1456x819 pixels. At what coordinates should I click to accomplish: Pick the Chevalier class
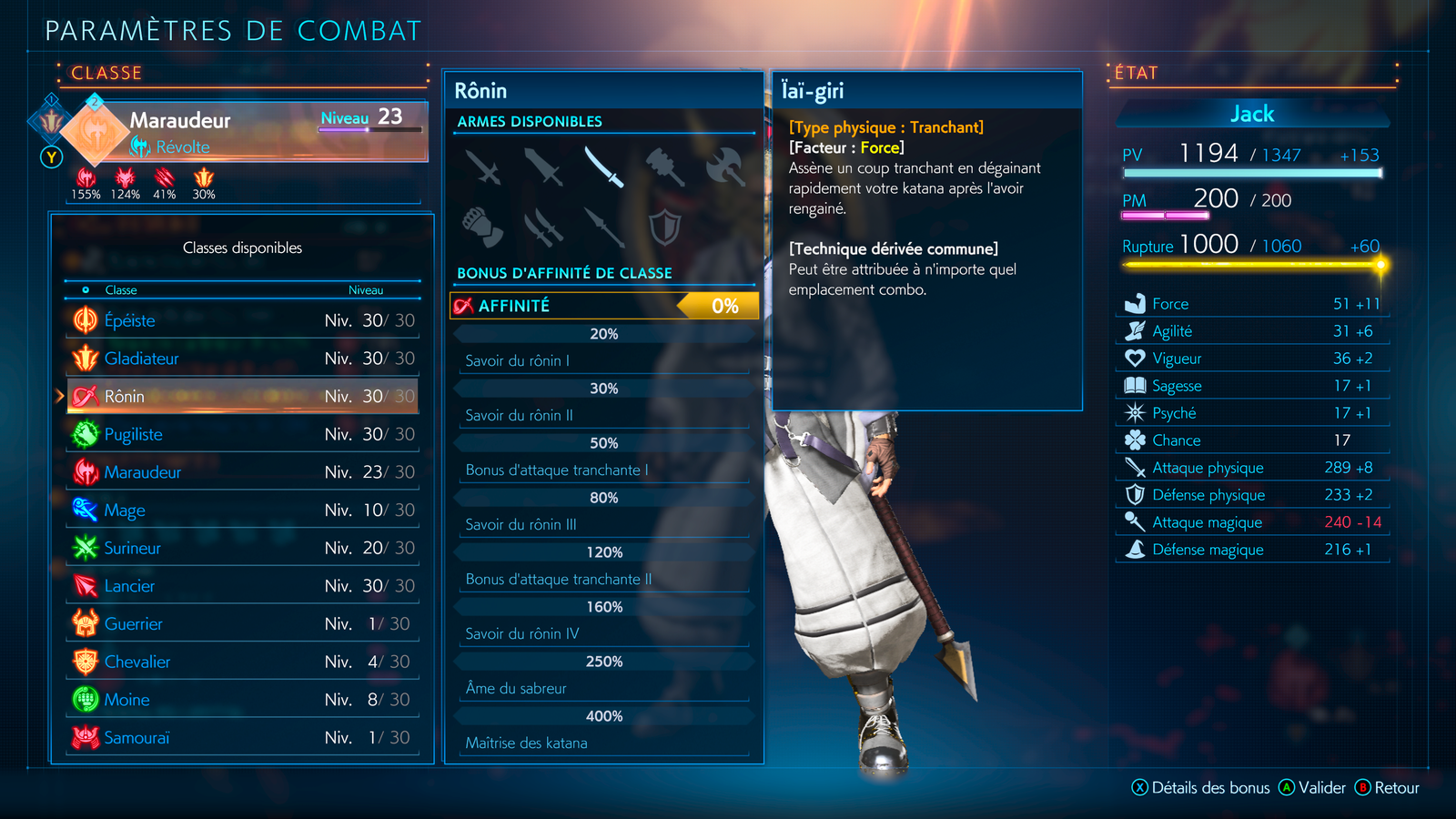coord(242,662)
